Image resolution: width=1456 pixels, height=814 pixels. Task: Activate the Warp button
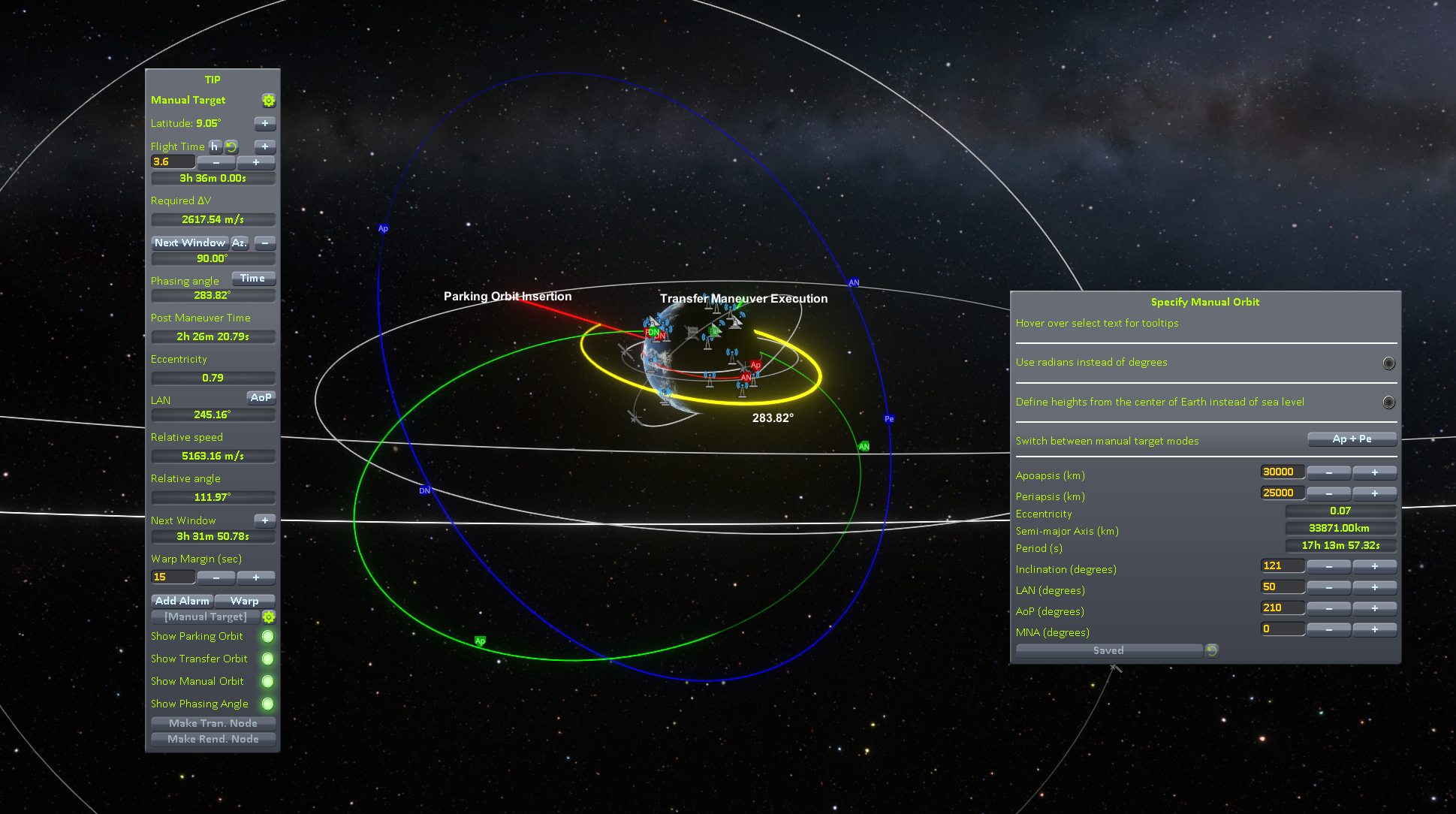[245, 601]
